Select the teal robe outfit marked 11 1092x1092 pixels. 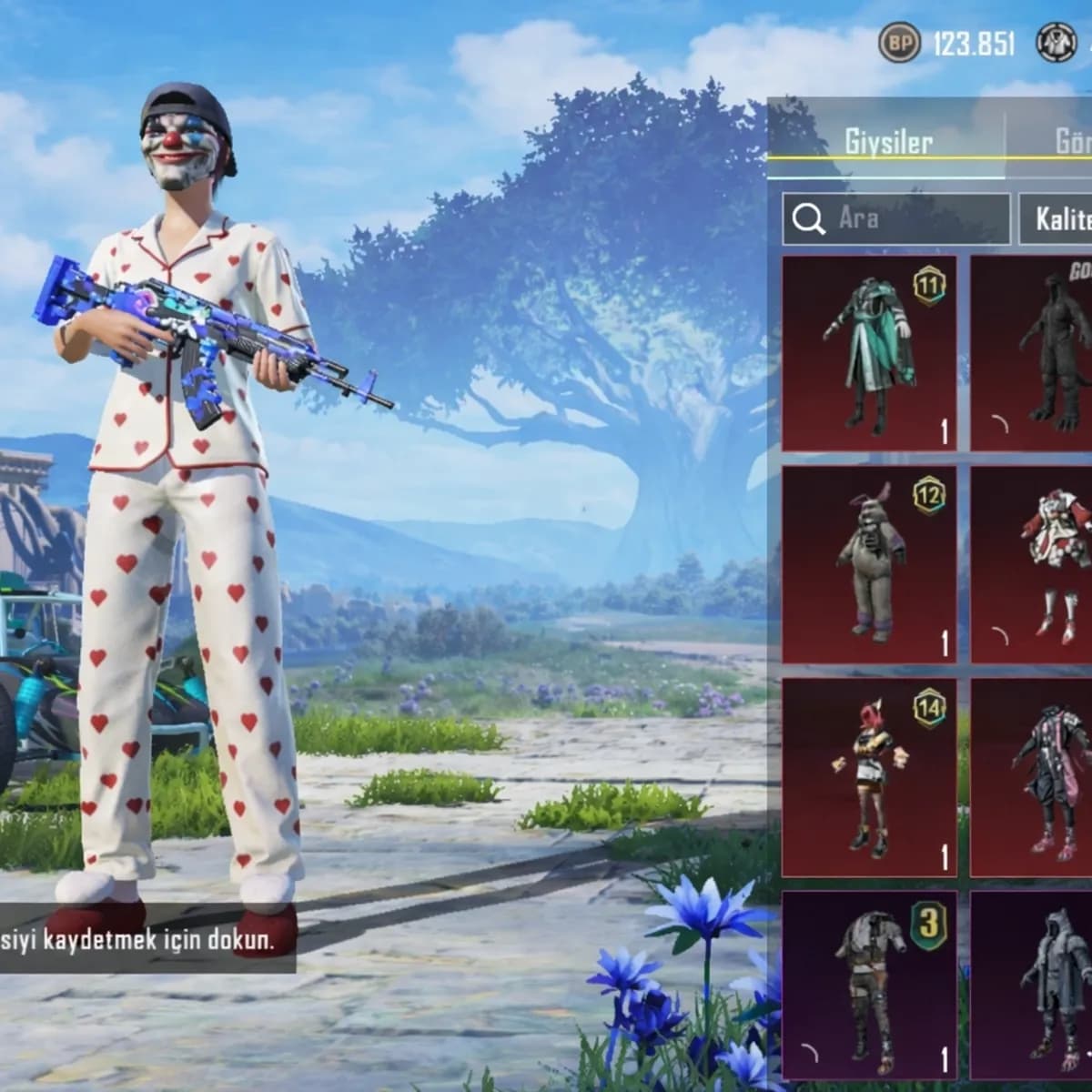point(869,353)
